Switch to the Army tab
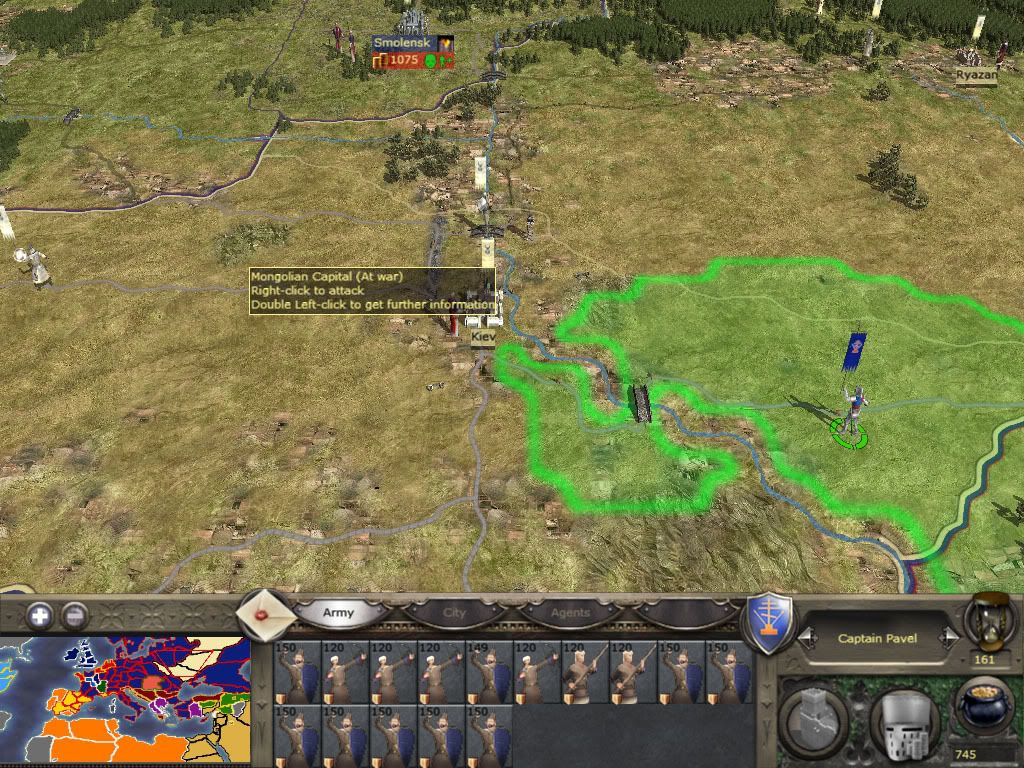This screenshot has width=1024, height=768. pos(338,613)
